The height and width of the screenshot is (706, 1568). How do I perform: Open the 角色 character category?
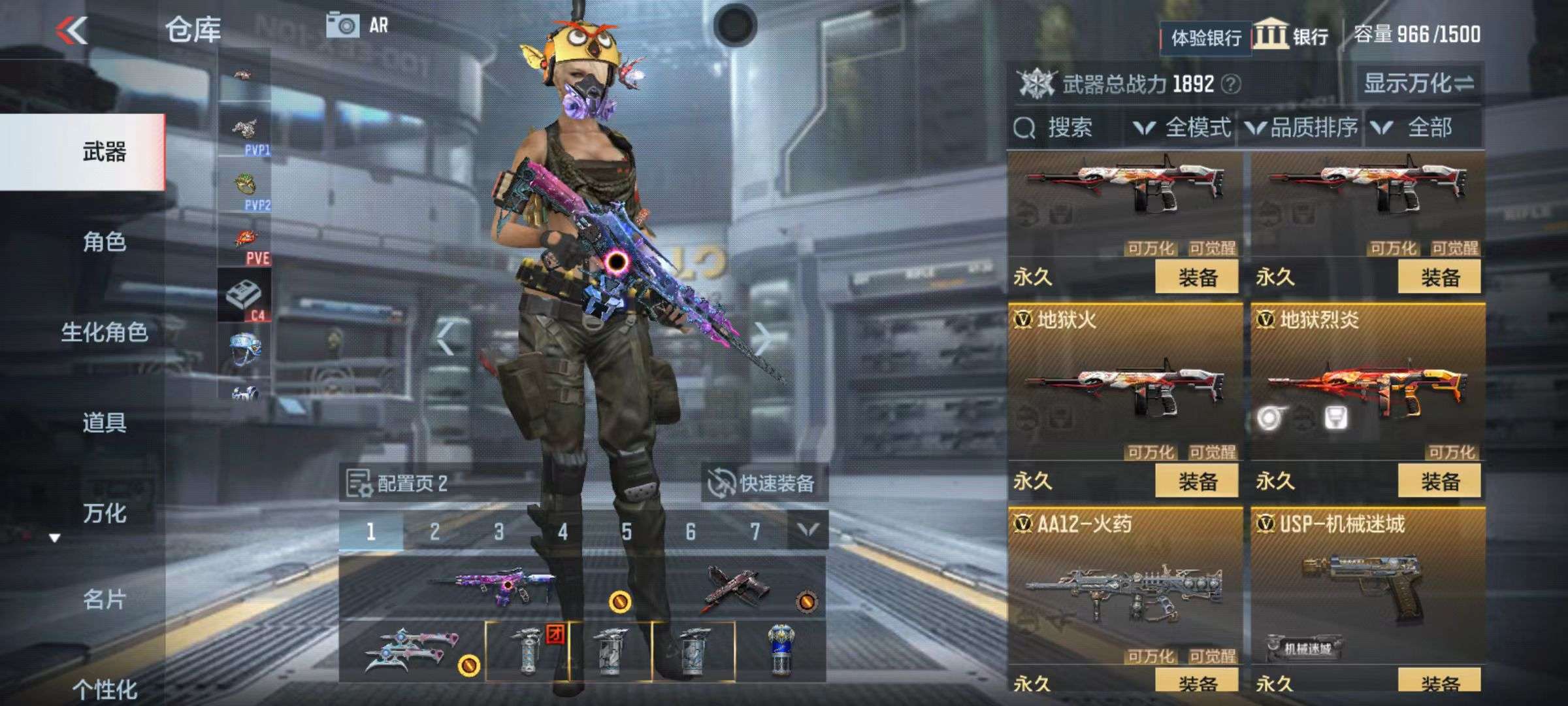click(104, 243)
